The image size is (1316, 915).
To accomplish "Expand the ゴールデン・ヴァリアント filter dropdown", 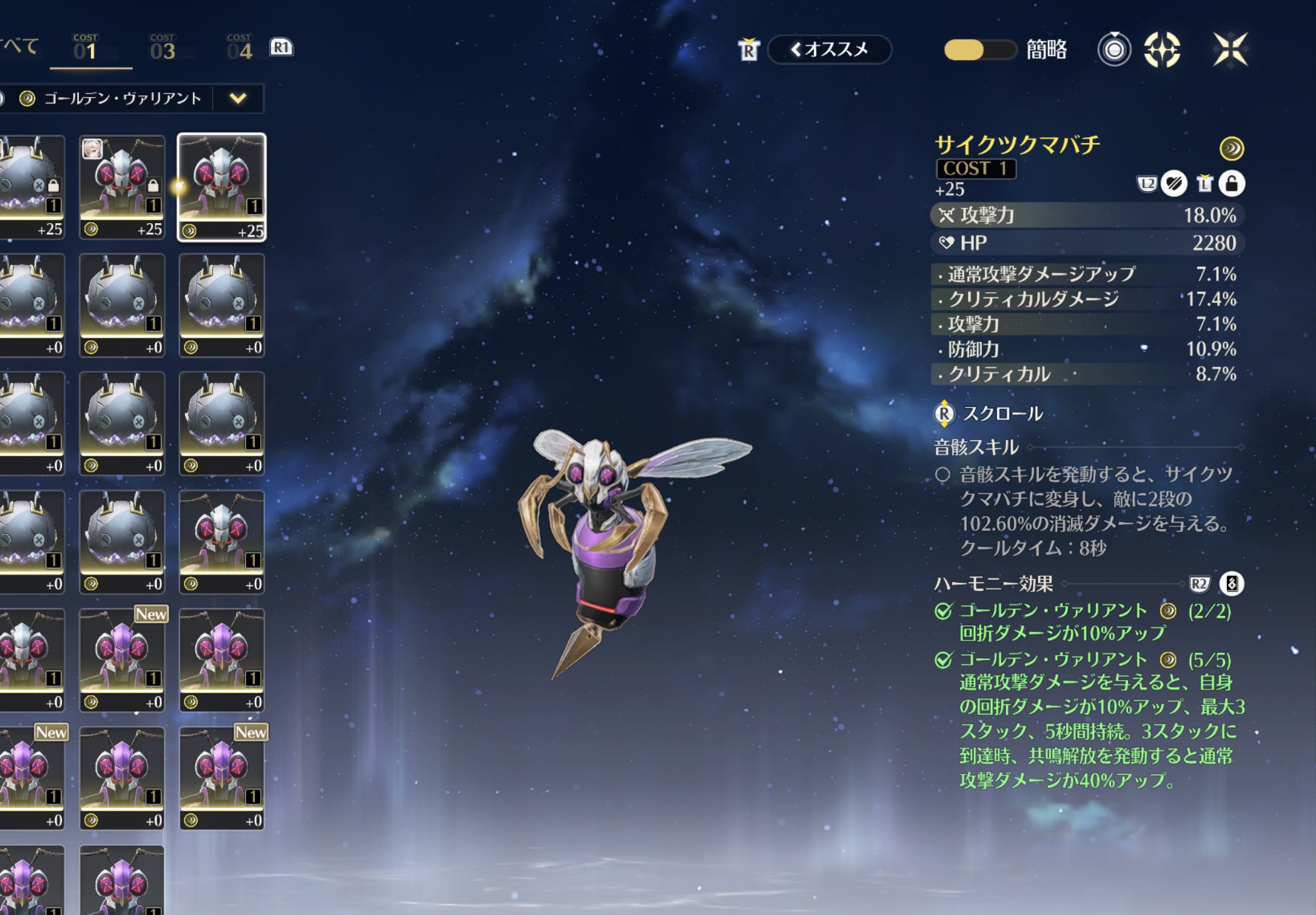I will 238,98.
